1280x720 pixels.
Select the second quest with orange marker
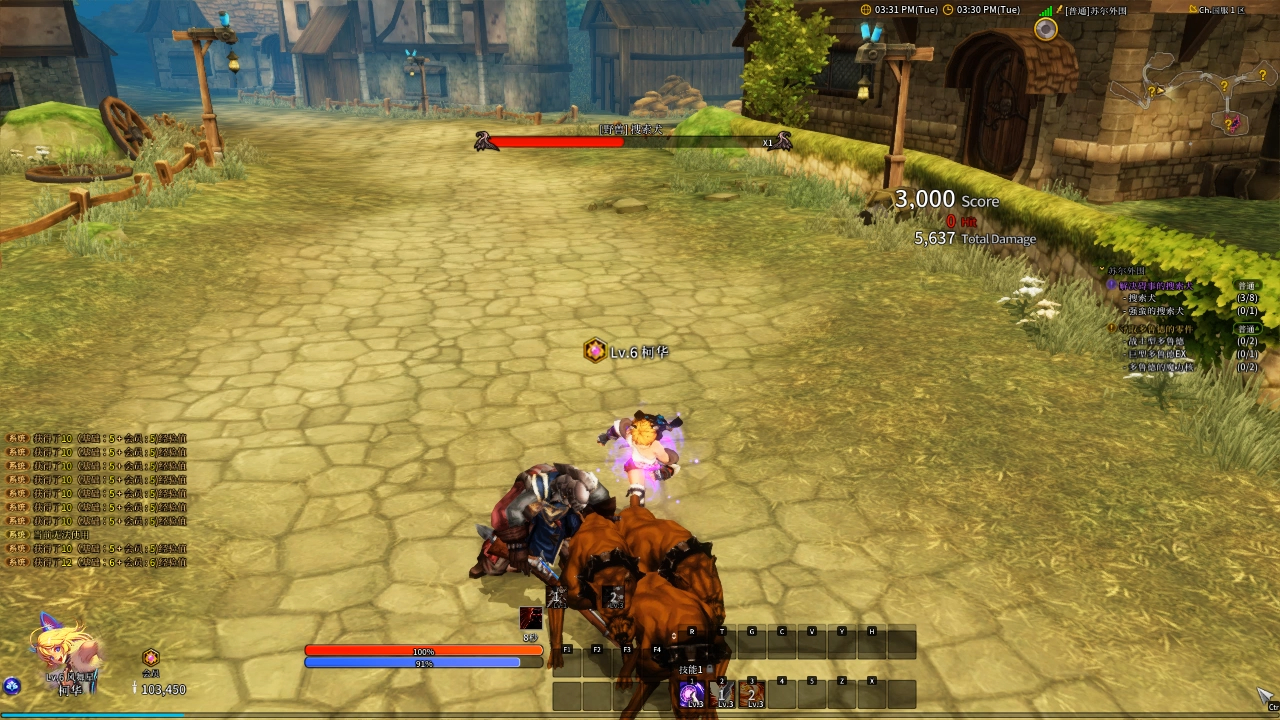[1155, 328]
